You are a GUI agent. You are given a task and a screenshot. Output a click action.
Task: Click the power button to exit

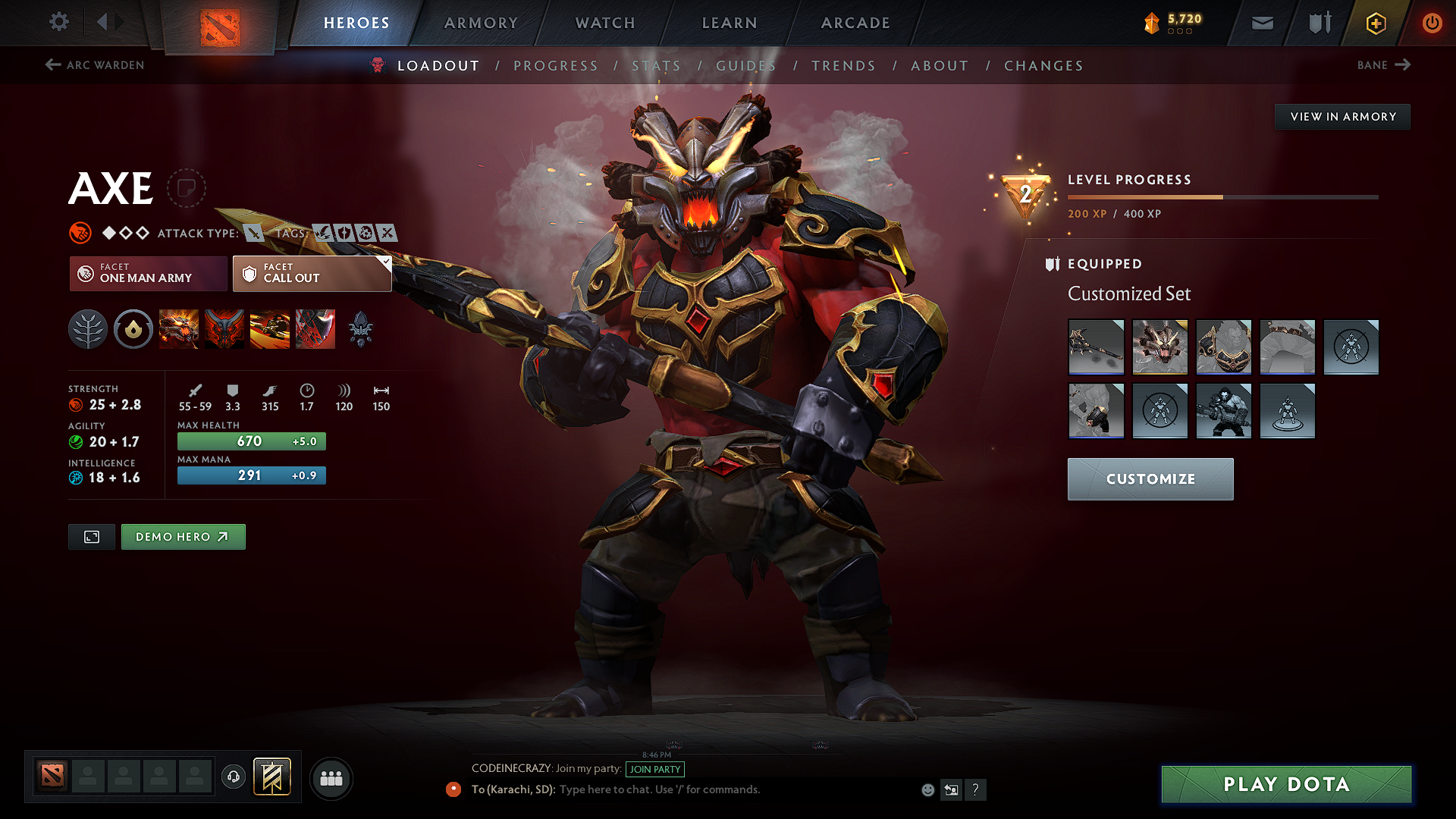click(x=1432, y=22)
